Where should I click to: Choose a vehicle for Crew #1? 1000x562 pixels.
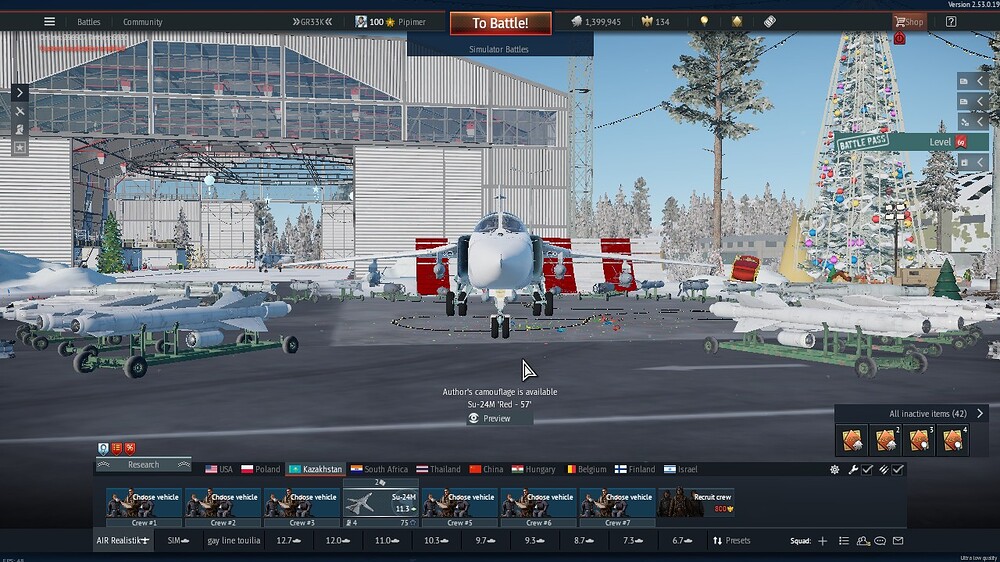pos(145,503)
